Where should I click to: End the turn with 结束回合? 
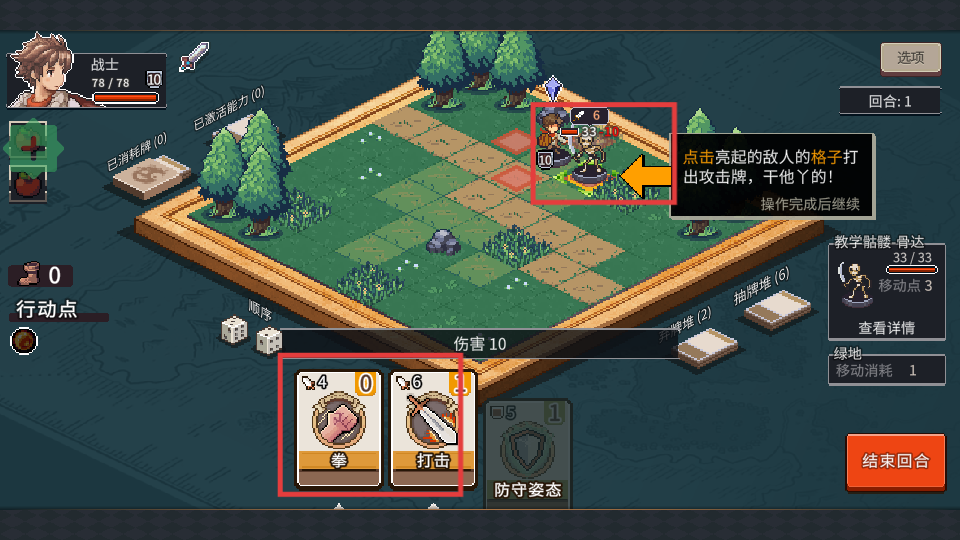895,461
